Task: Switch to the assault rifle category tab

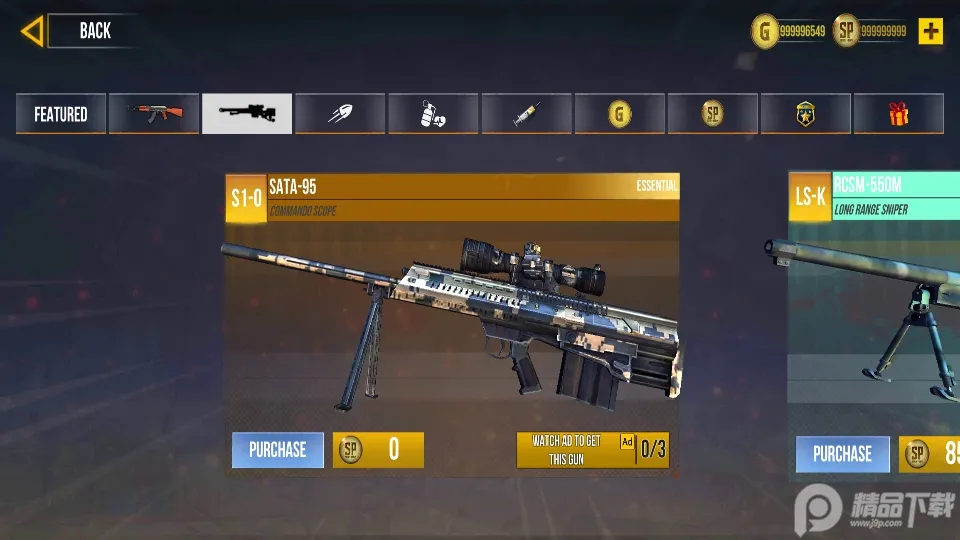Action: [x=153, y=114]
